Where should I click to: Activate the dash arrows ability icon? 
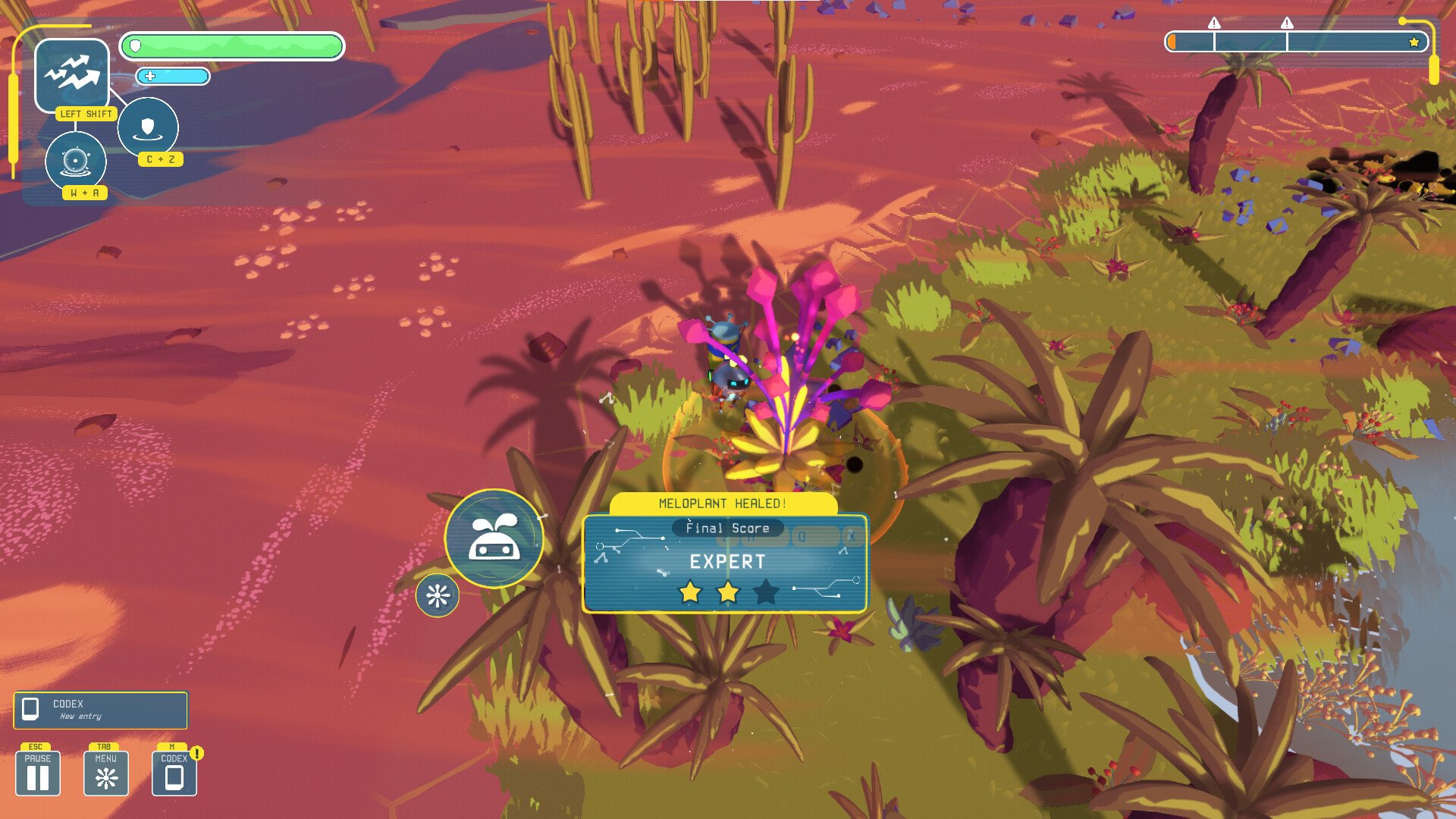(x=72, y=74)
